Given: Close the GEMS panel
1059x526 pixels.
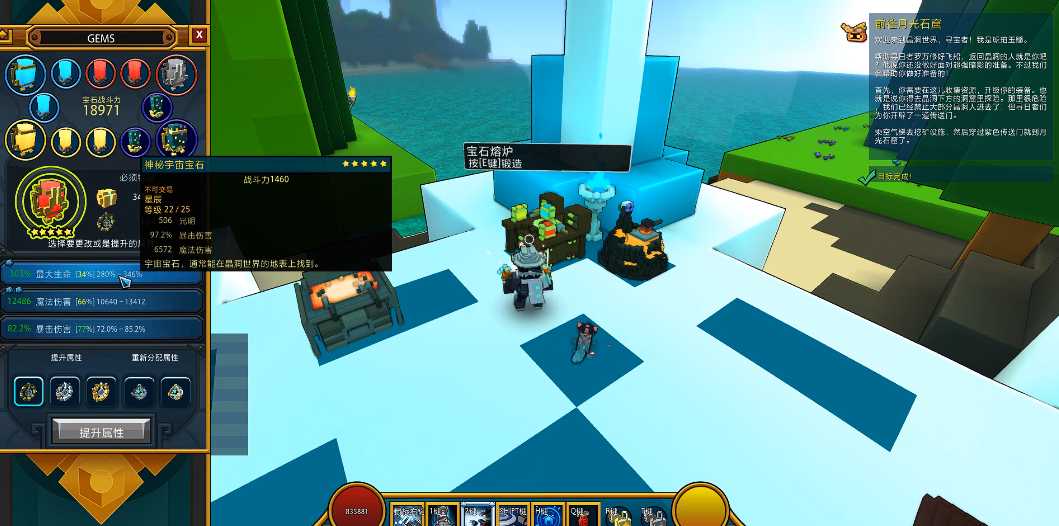Looking at the screenshot, I should pyautogui.click(x=200, y=35).
